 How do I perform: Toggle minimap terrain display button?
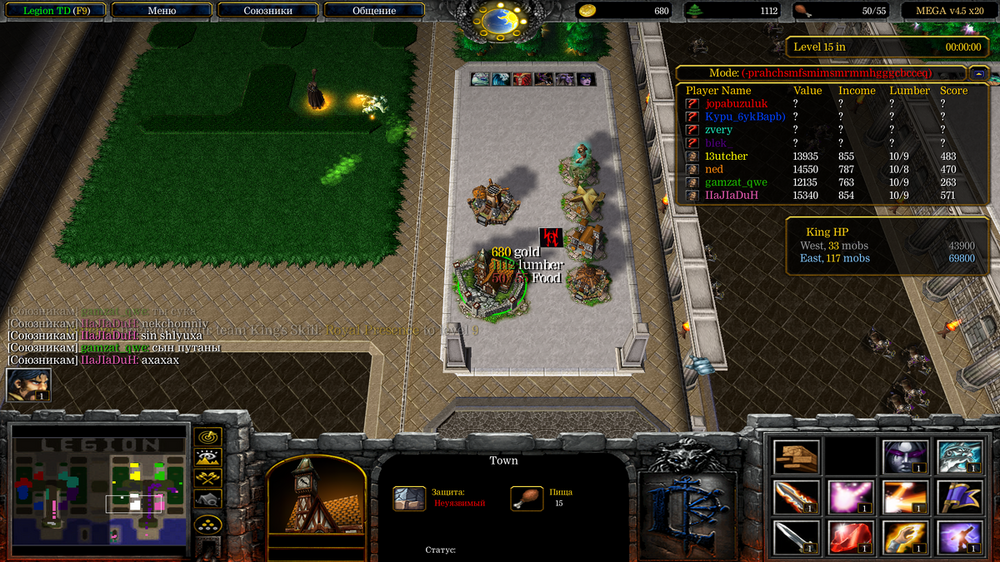point(208,458)
